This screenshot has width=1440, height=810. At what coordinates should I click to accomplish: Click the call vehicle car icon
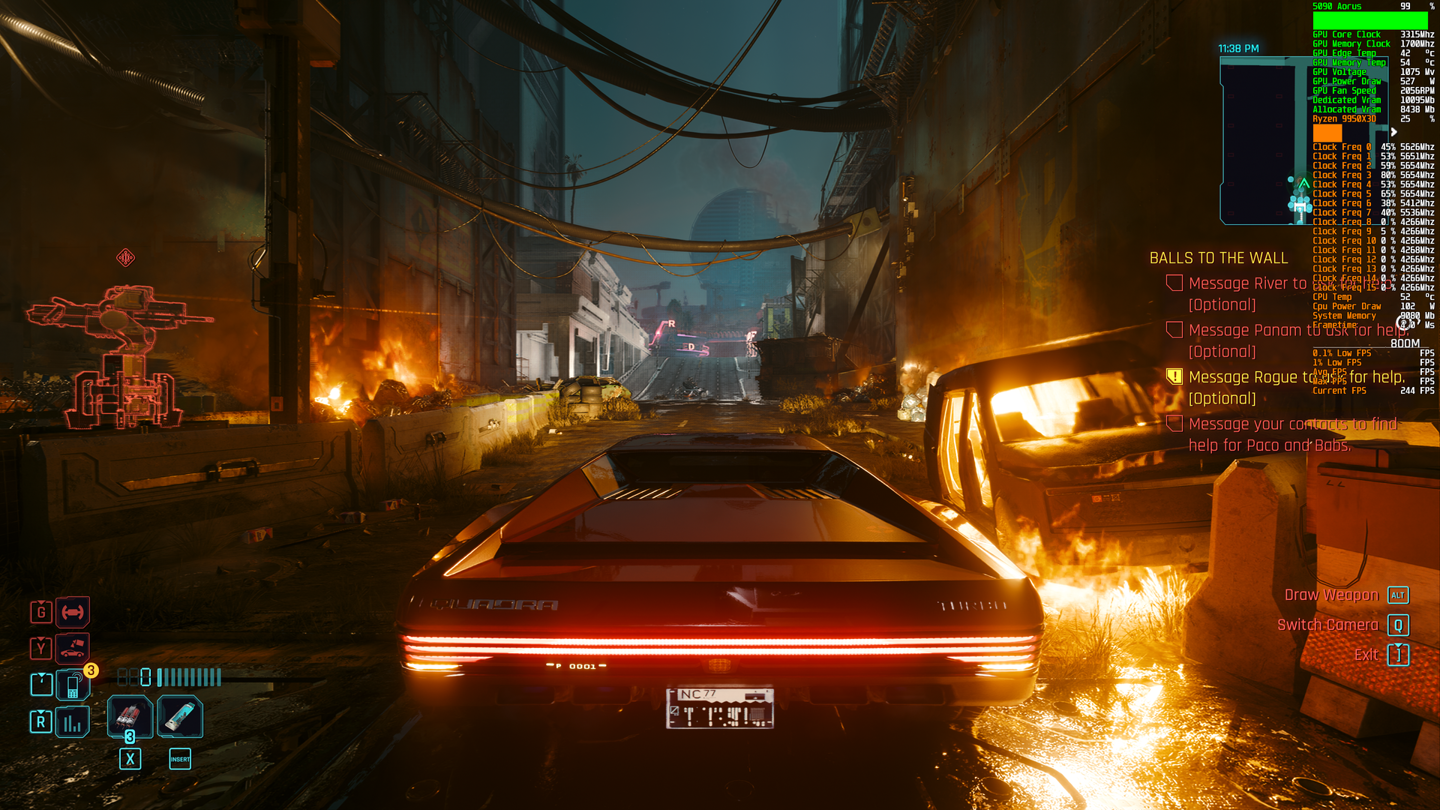(x=72, y=648)
